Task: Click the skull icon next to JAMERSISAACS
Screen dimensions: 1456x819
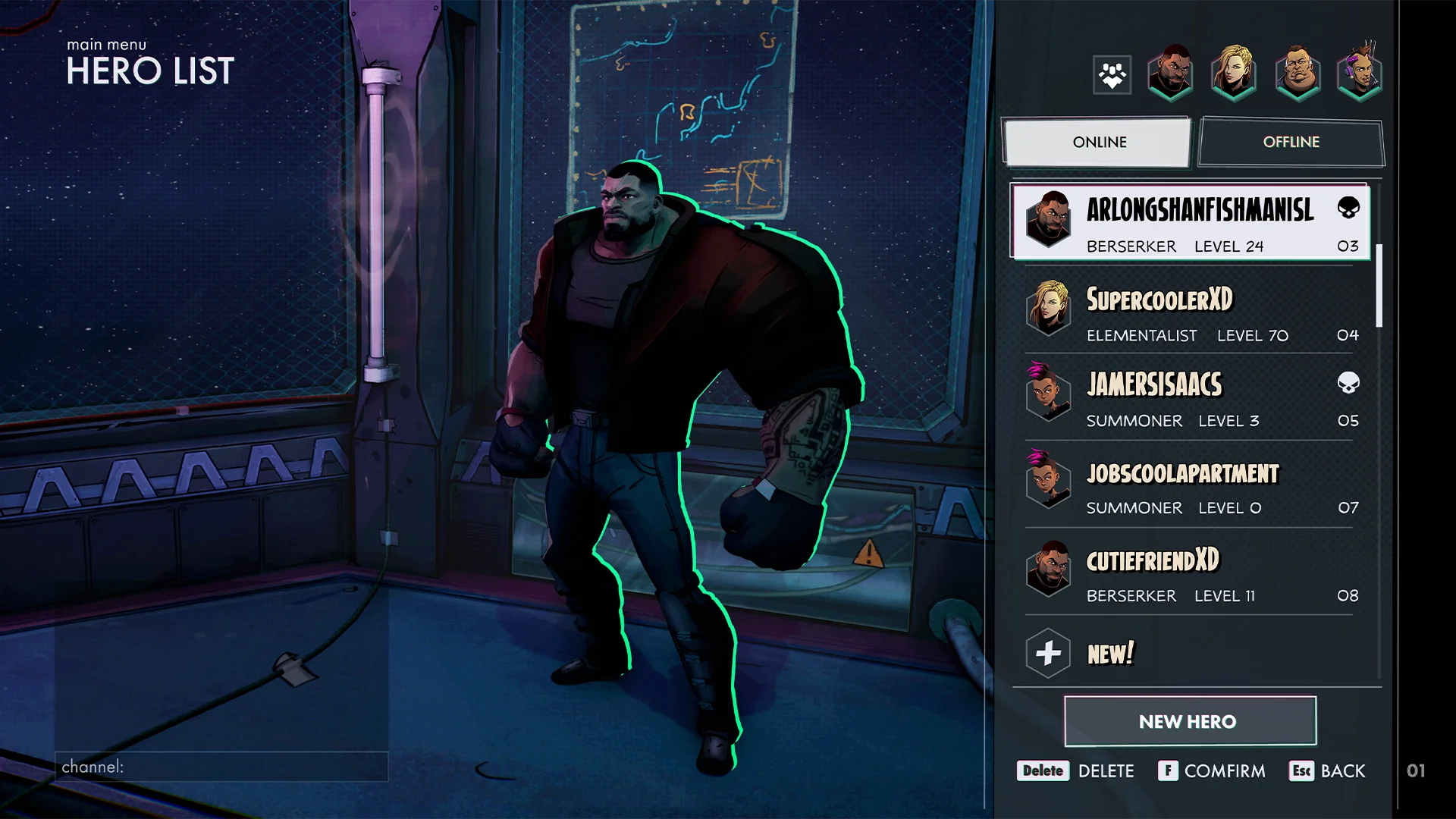Action: (1349, 384)
